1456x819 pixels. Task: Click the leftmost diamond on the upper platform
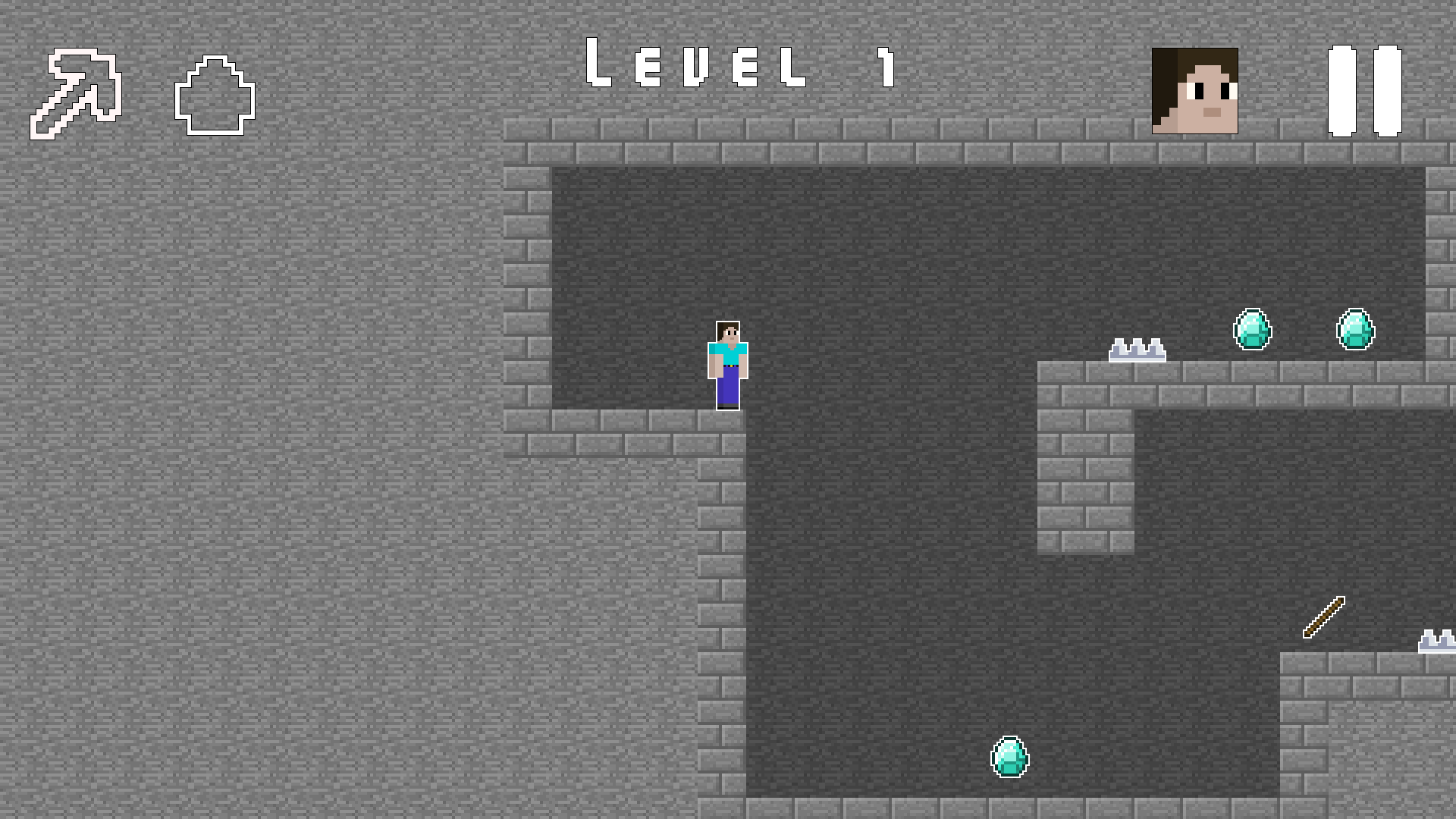[x=1250, y=329]
